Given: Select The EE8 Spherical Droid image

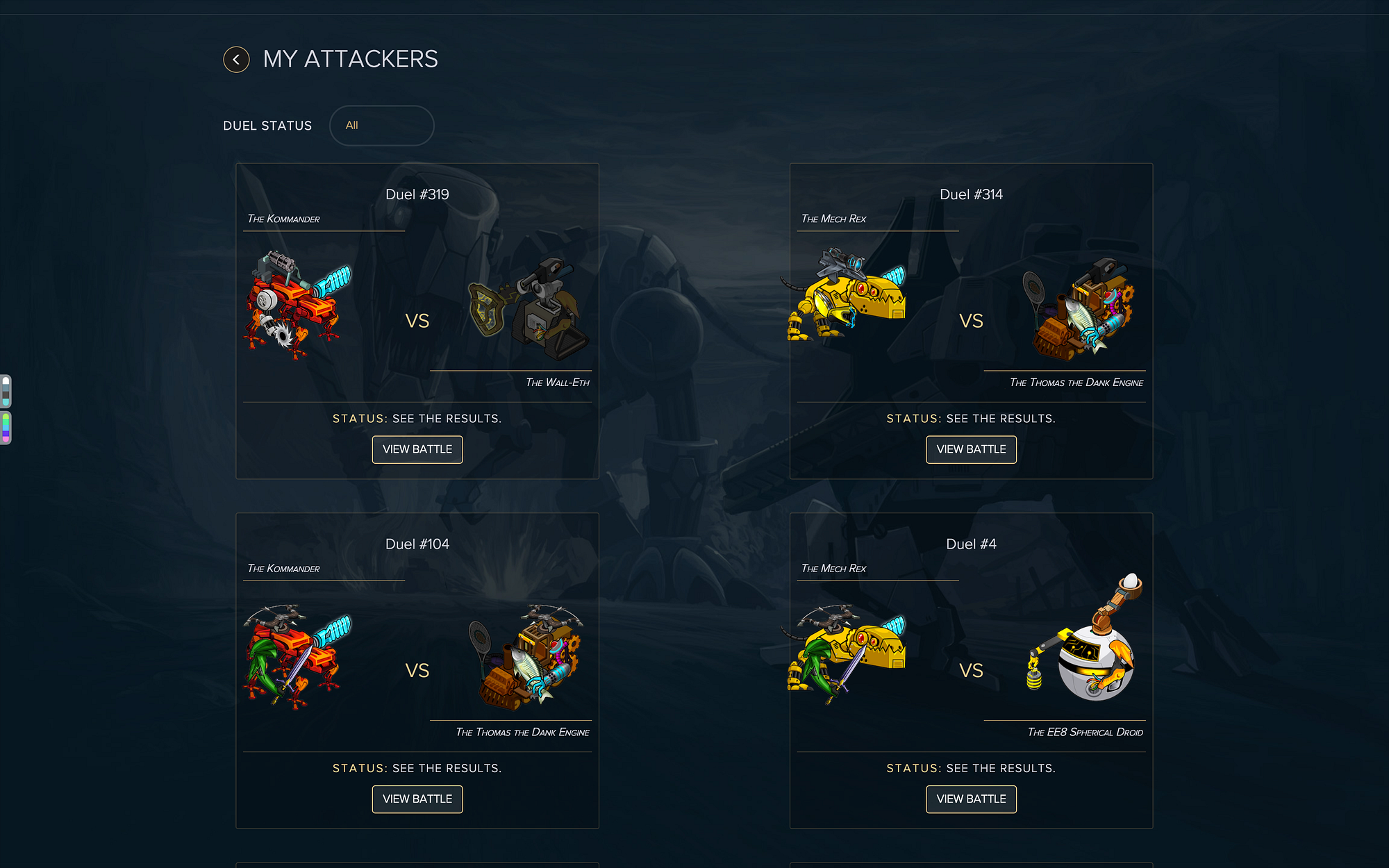Looking at the screenshot, I should click(1087, 642).
